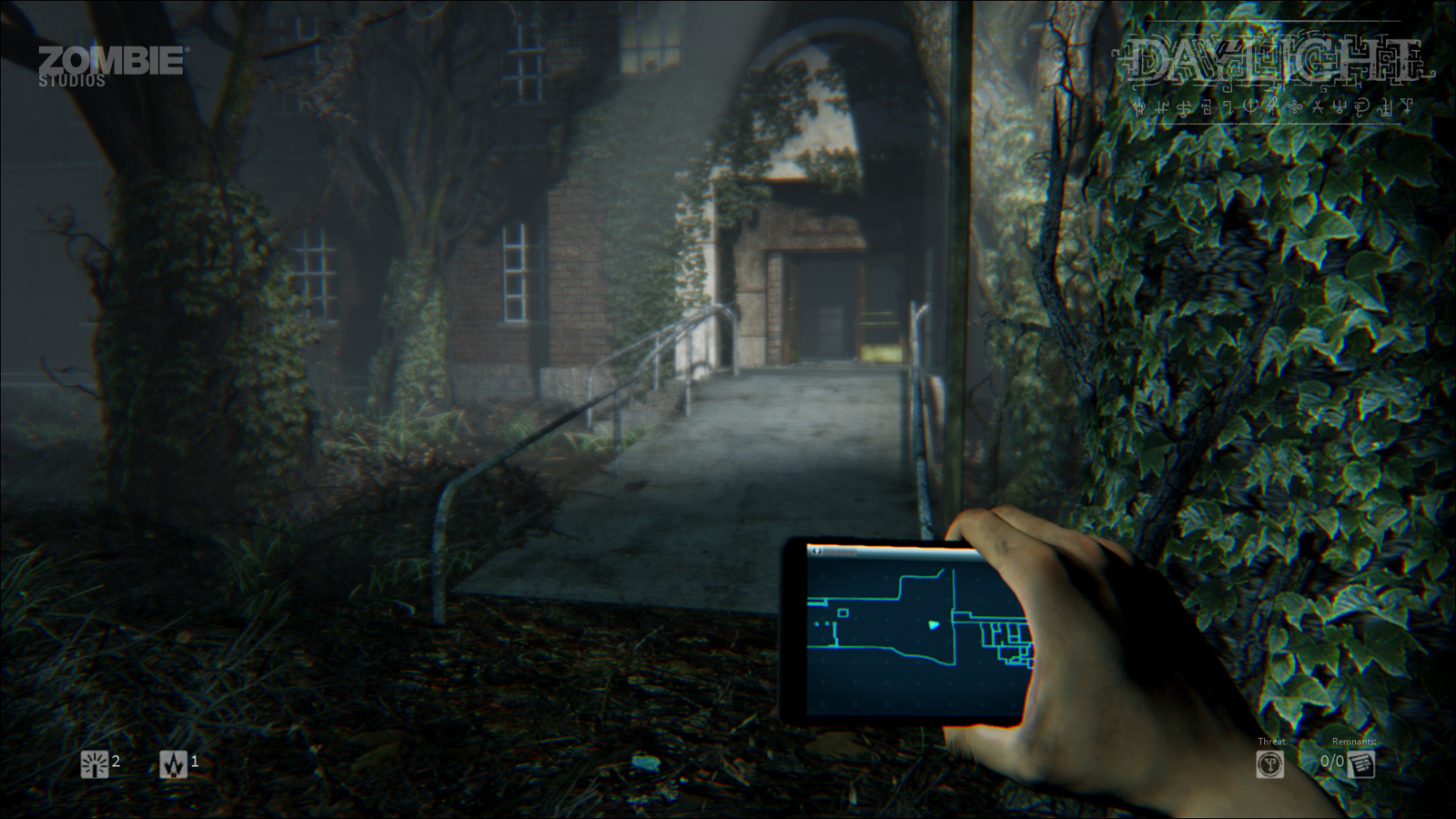
Task: Click the '0/0' remnants counter
Action: point(1330,763)
